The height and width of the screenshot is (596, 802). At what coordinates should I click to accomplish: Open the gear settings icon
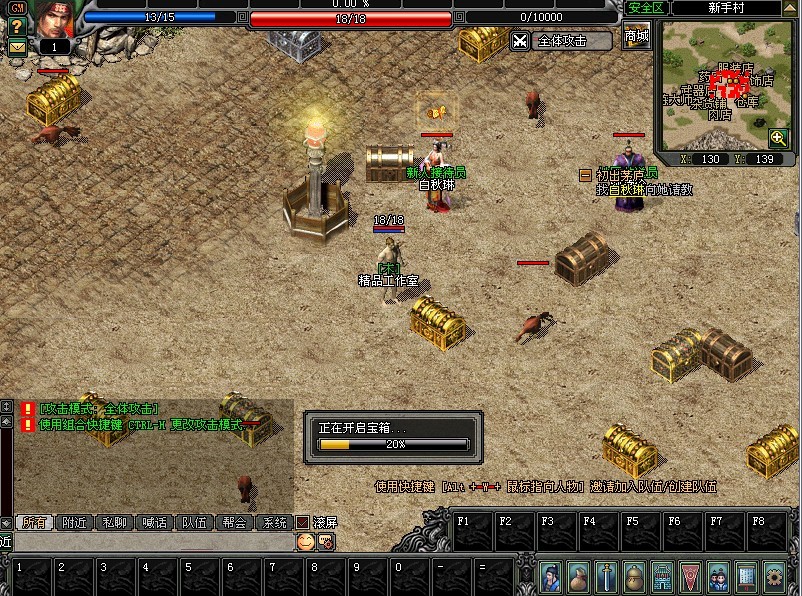point(773,577)
